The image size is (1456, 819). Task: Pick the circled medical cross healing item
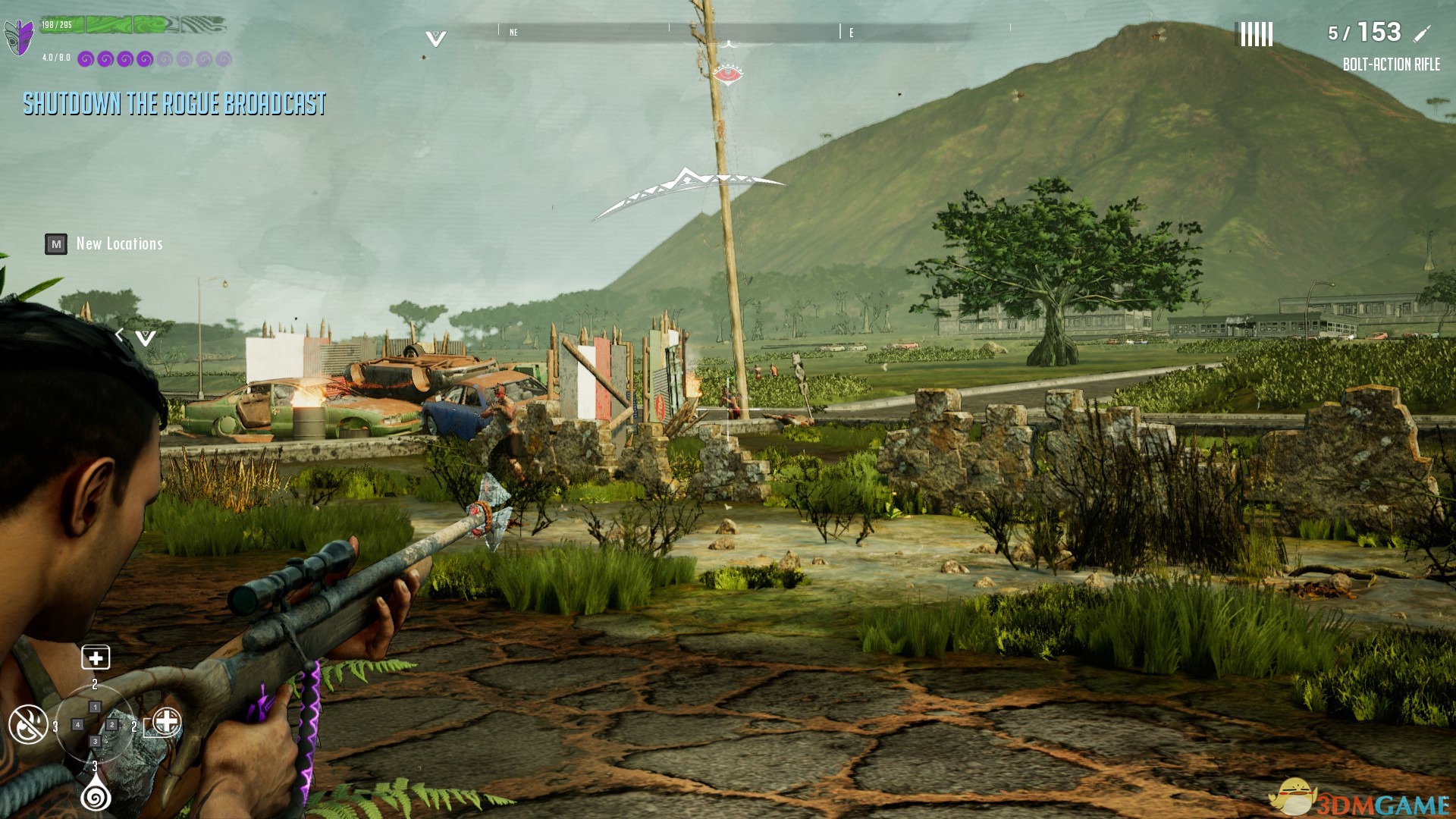pyautogui.click(x=166, y=721)
